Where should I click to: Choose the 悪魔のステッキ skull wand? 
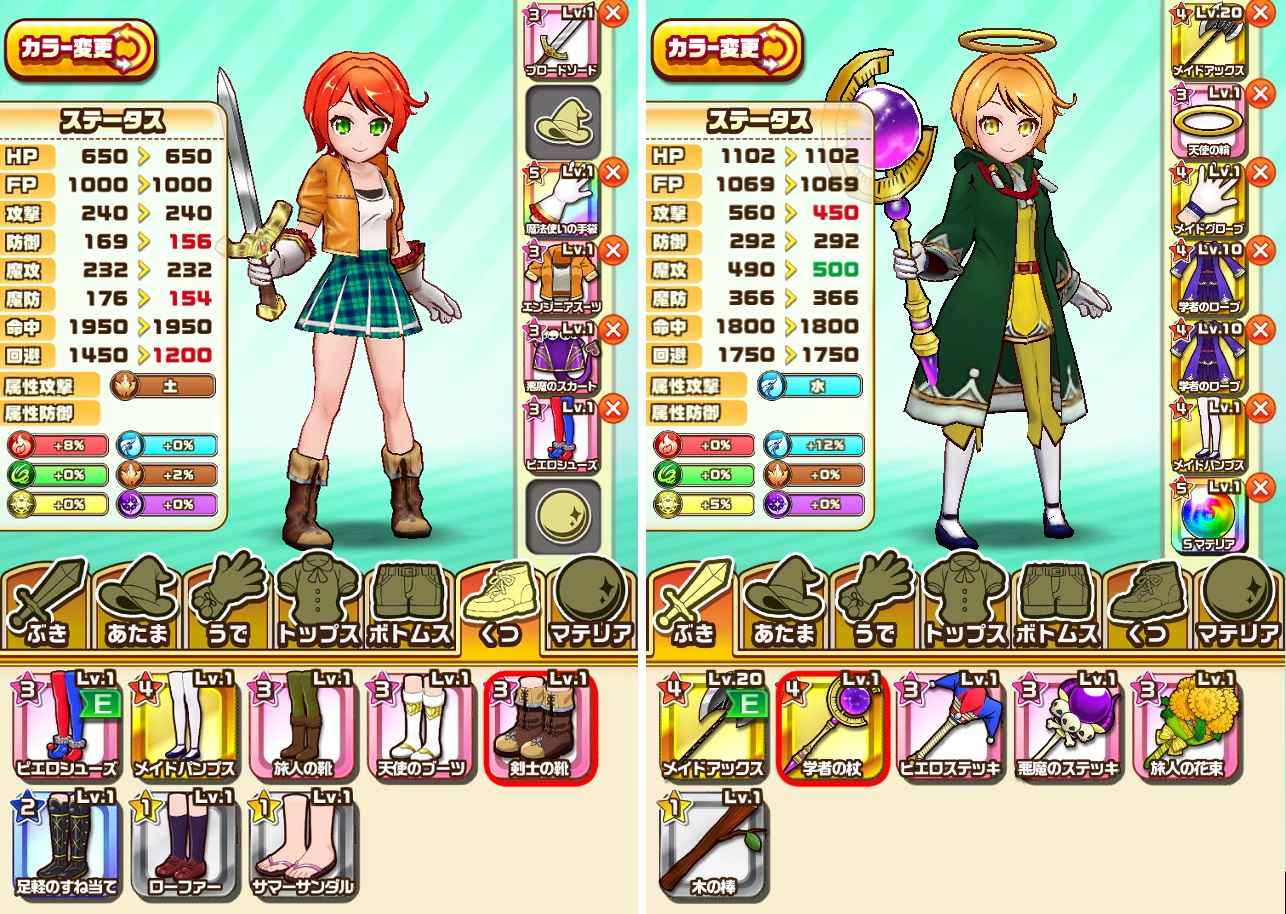click(x=1067, y=724)
